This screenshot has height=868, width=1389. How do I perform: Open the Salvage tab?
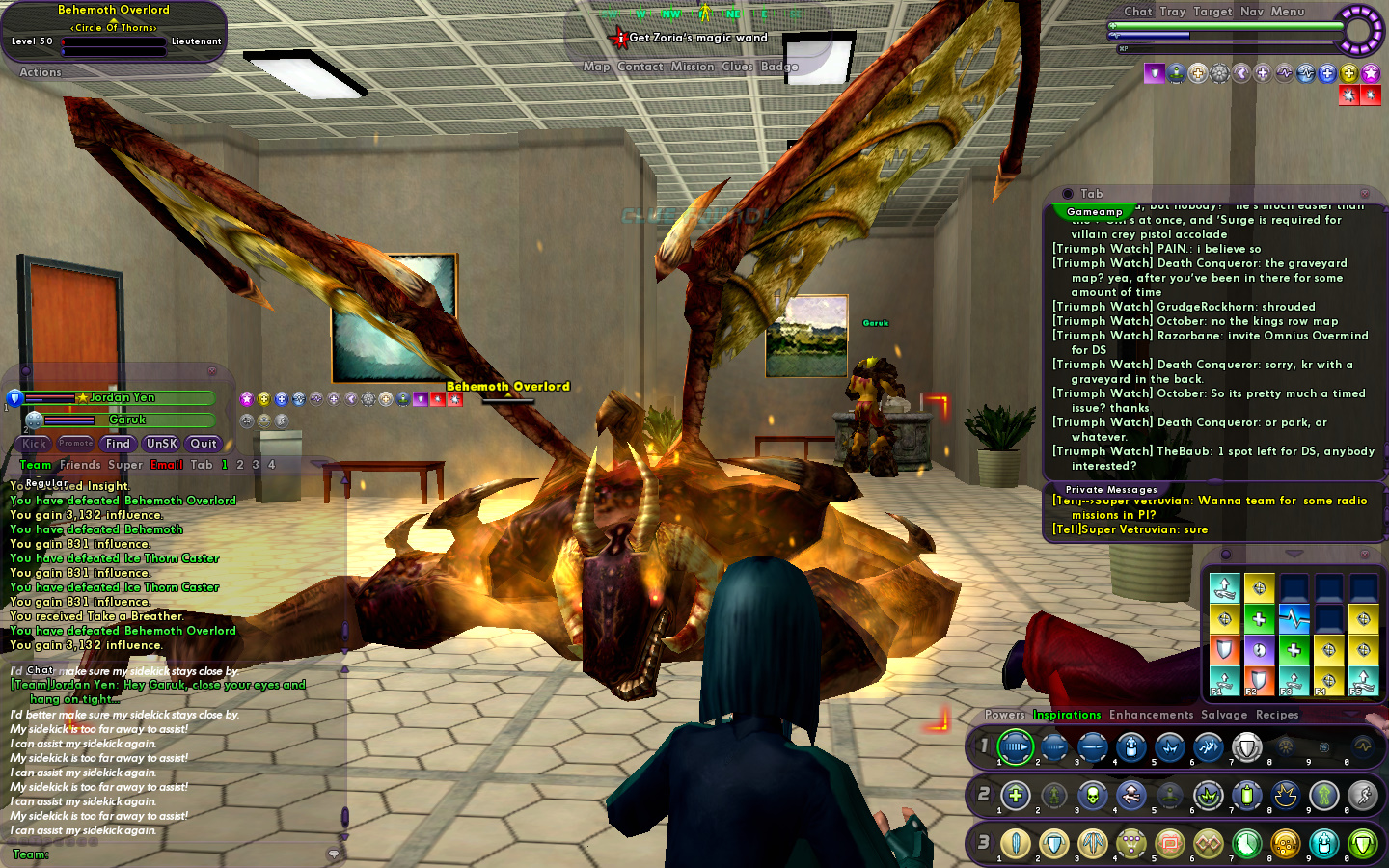tap(1224, 715)
